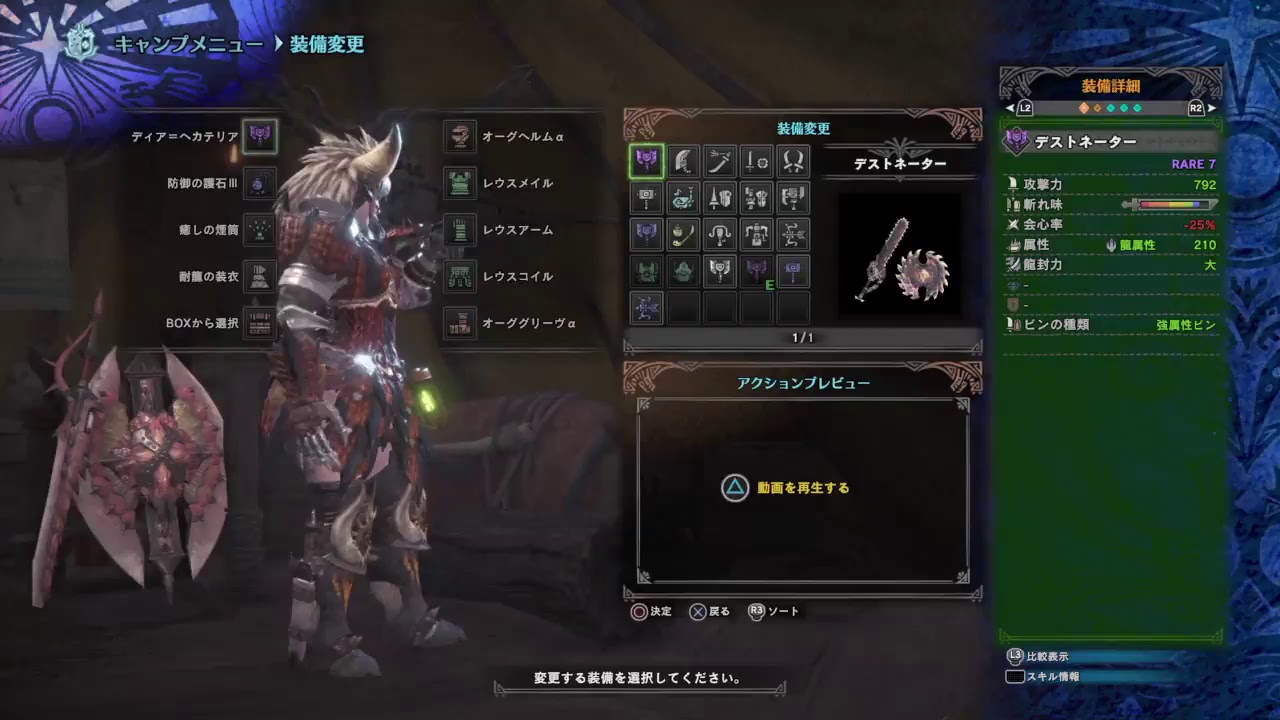Screen dimensions: 1280x720
Task: Select the レウスメイル chest armor icon
Action: (x=461, y=183)
